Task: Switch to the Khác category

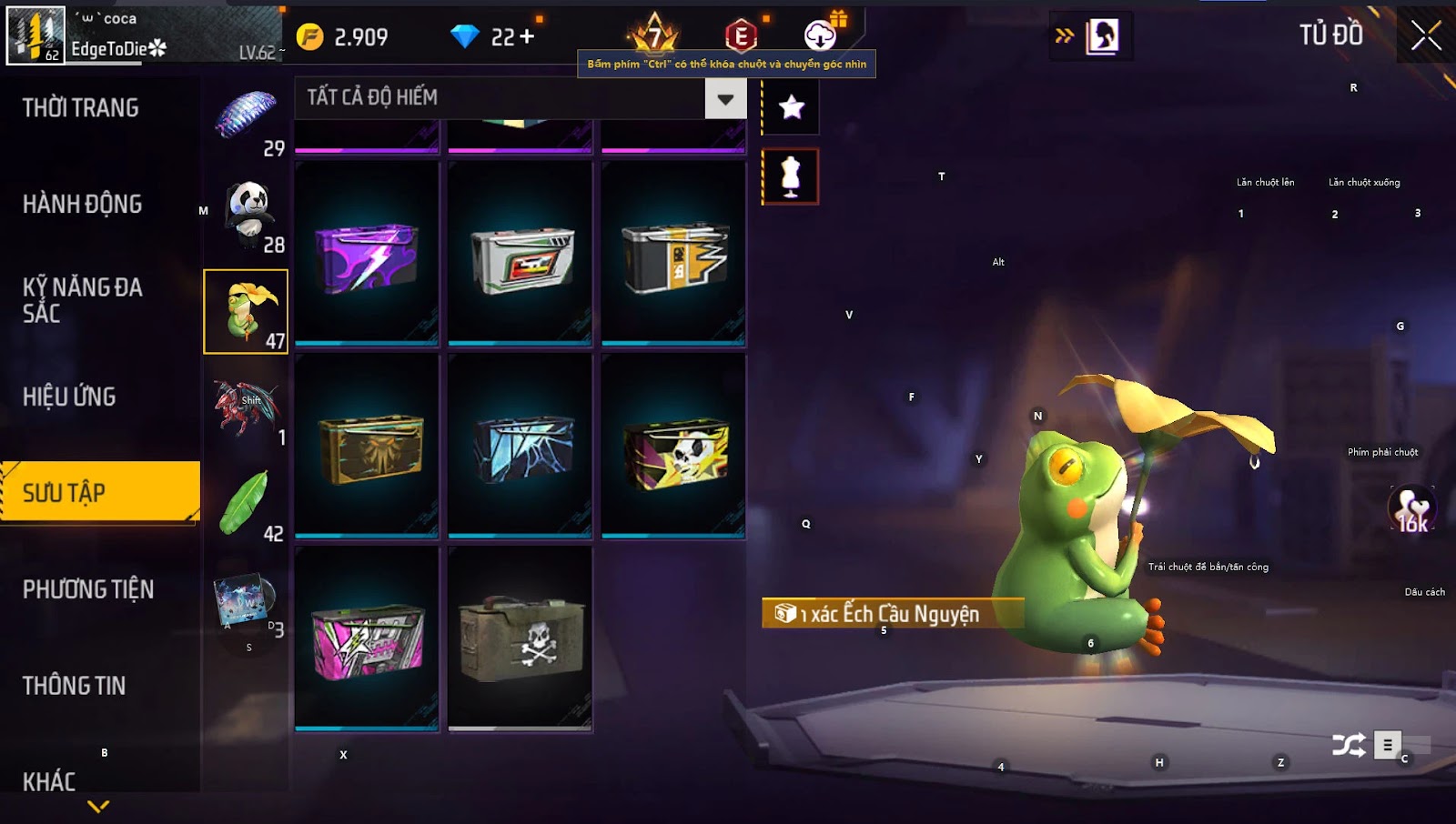Action: point(50,781)
